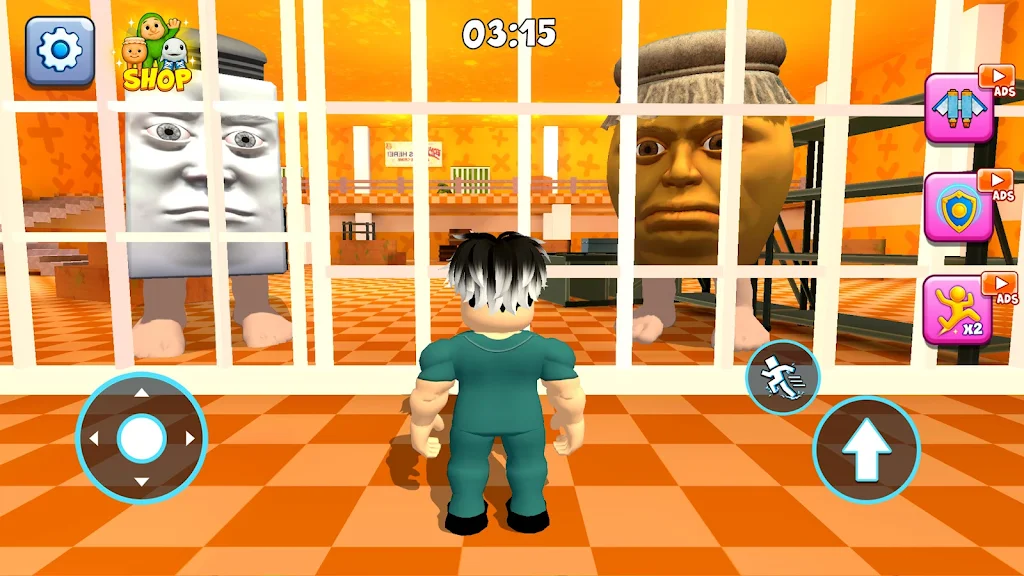This screenshot has width=1024, height=576.
Task: Click the virtual movement joystick
Action: (141, 437)
